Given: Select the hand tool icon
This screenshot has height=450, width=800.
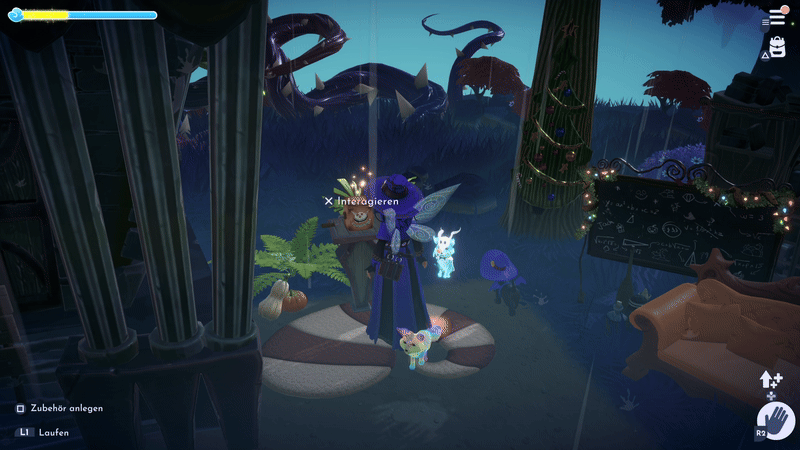Looking at the screenshot, I should pyautogui.click(x=774, y=421).
